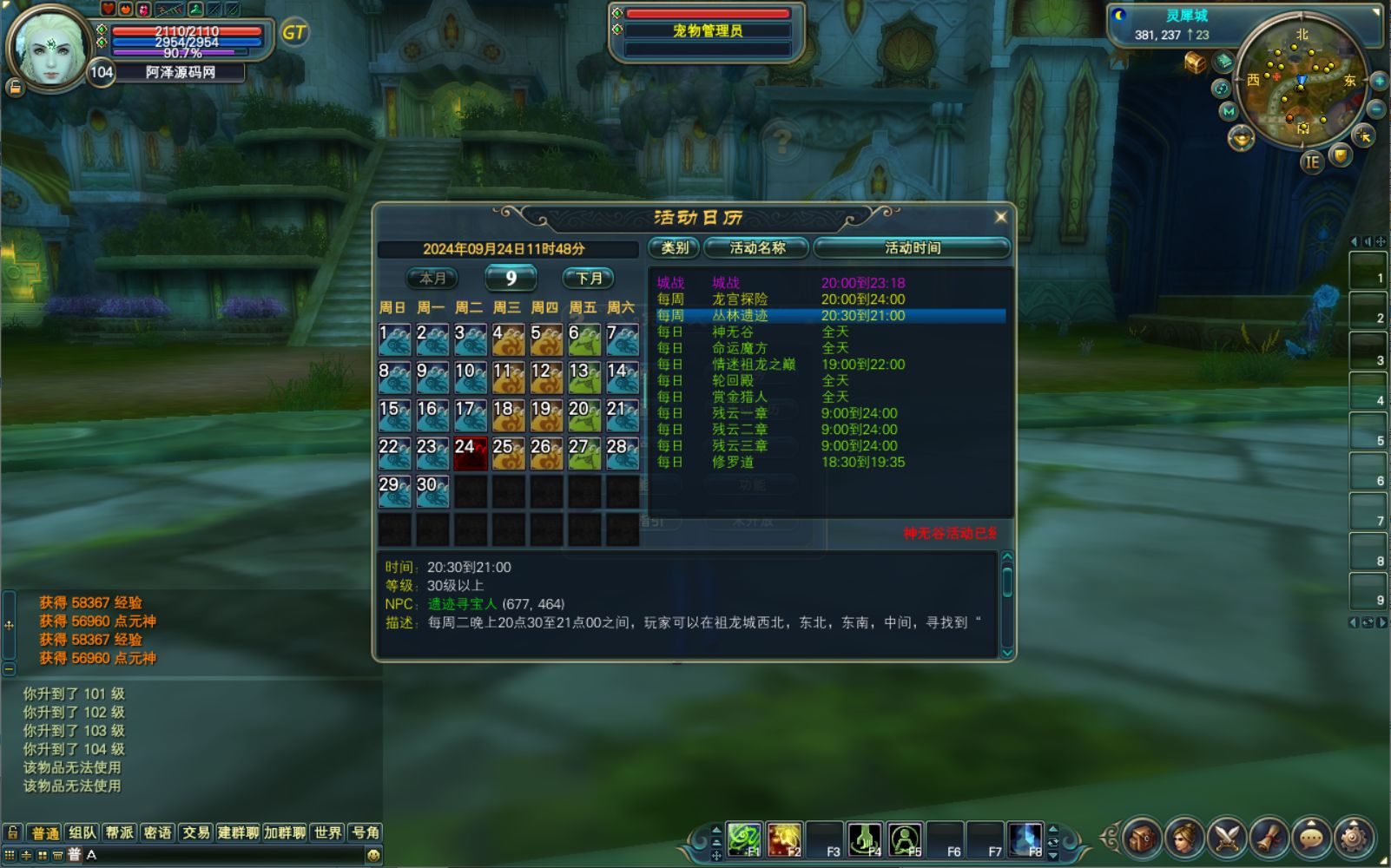The image size is (1391, 868).
Task: Open the crossed swords menu icon
Action: [1226, 838]
